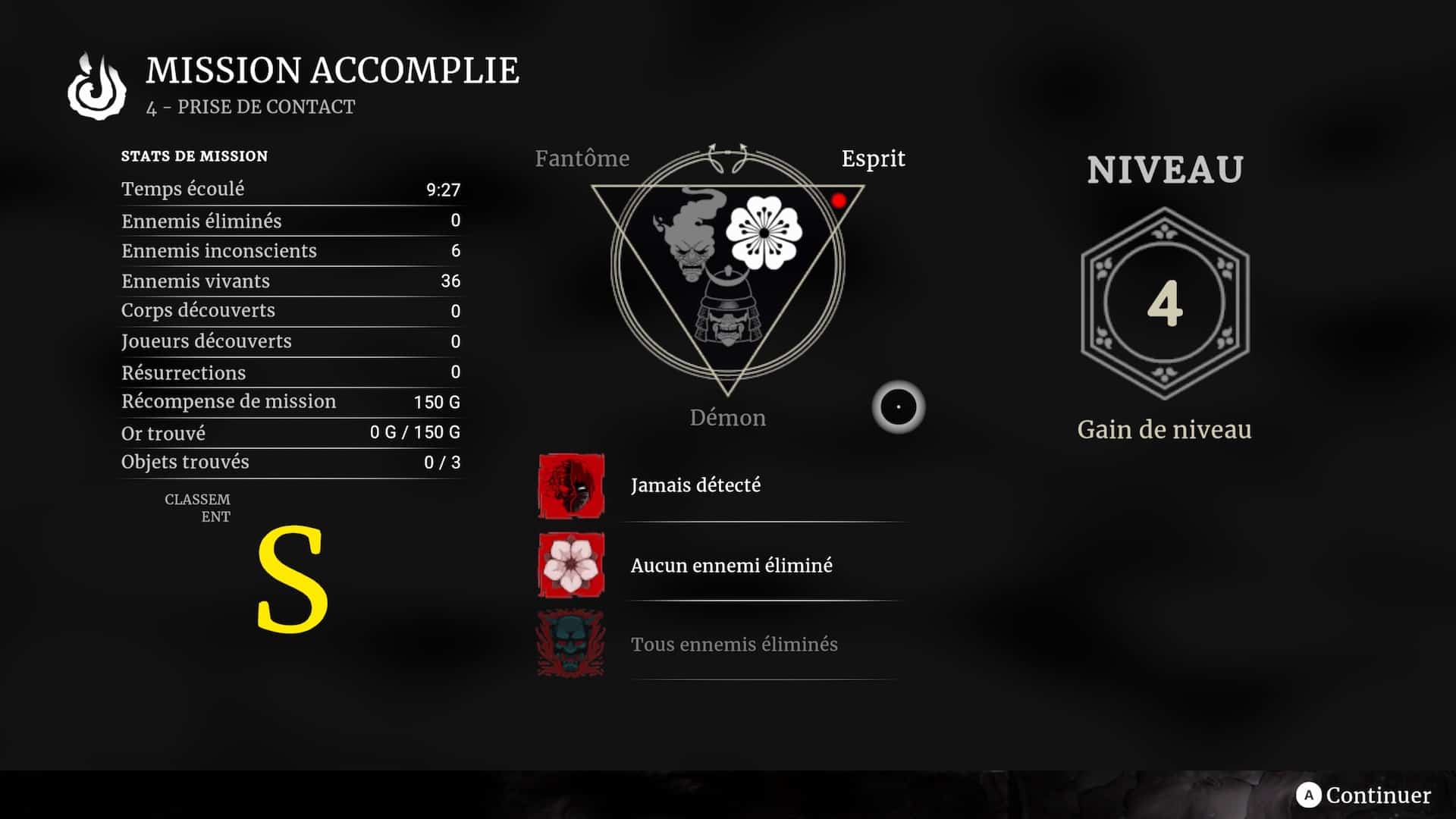Click the Démon category label
Screen dimensions: 1456x819
point(729,417)
